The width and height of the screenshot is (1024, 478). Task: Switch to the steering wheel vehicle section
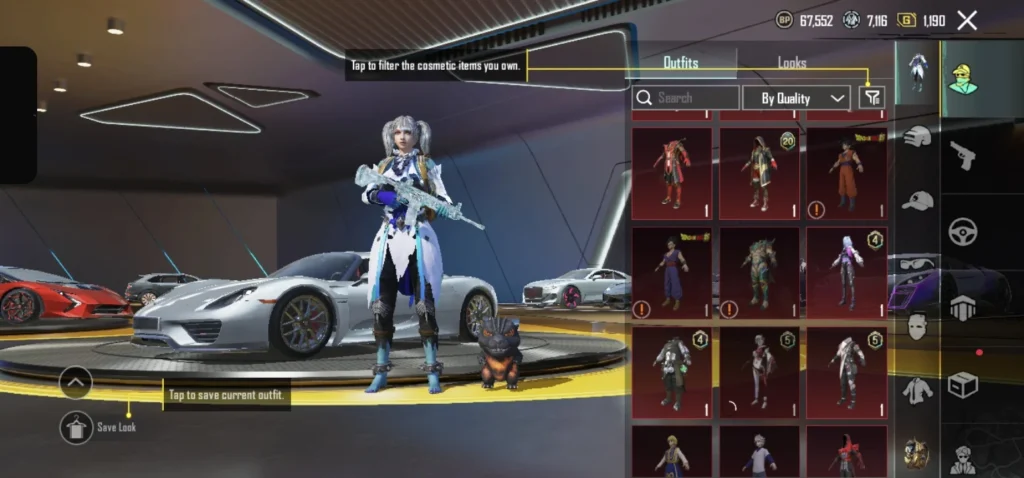962,230
